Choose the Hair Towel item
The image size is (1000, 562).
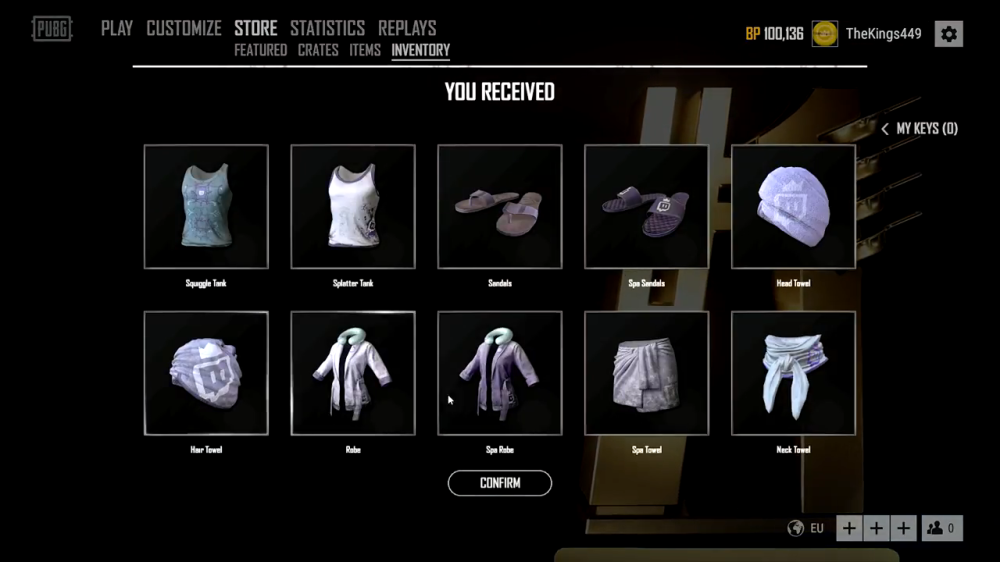pyautogui.click(x=206, y=373)
